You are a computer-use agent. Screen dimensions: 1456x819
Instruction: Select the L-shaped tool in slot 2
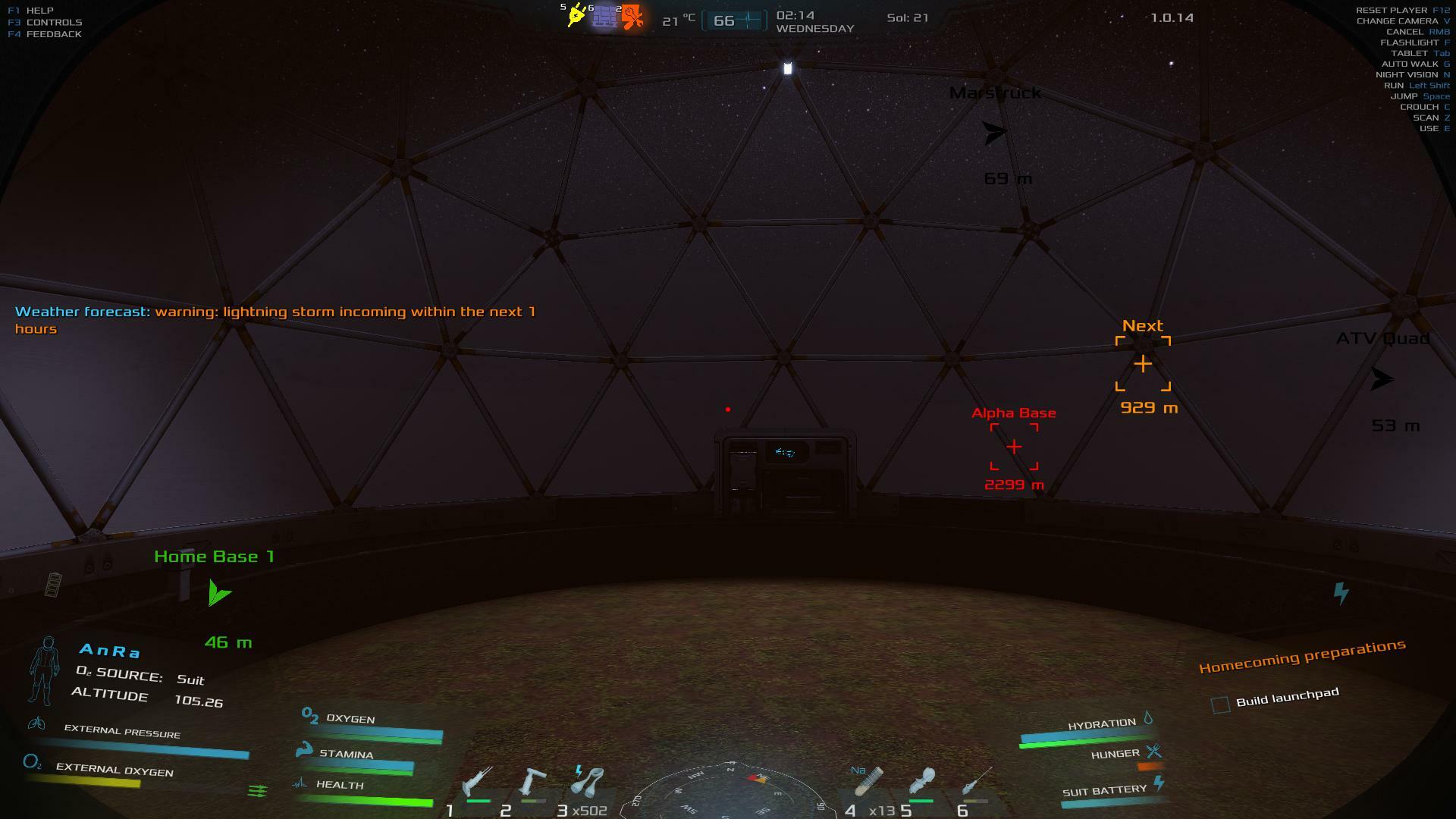532,782
